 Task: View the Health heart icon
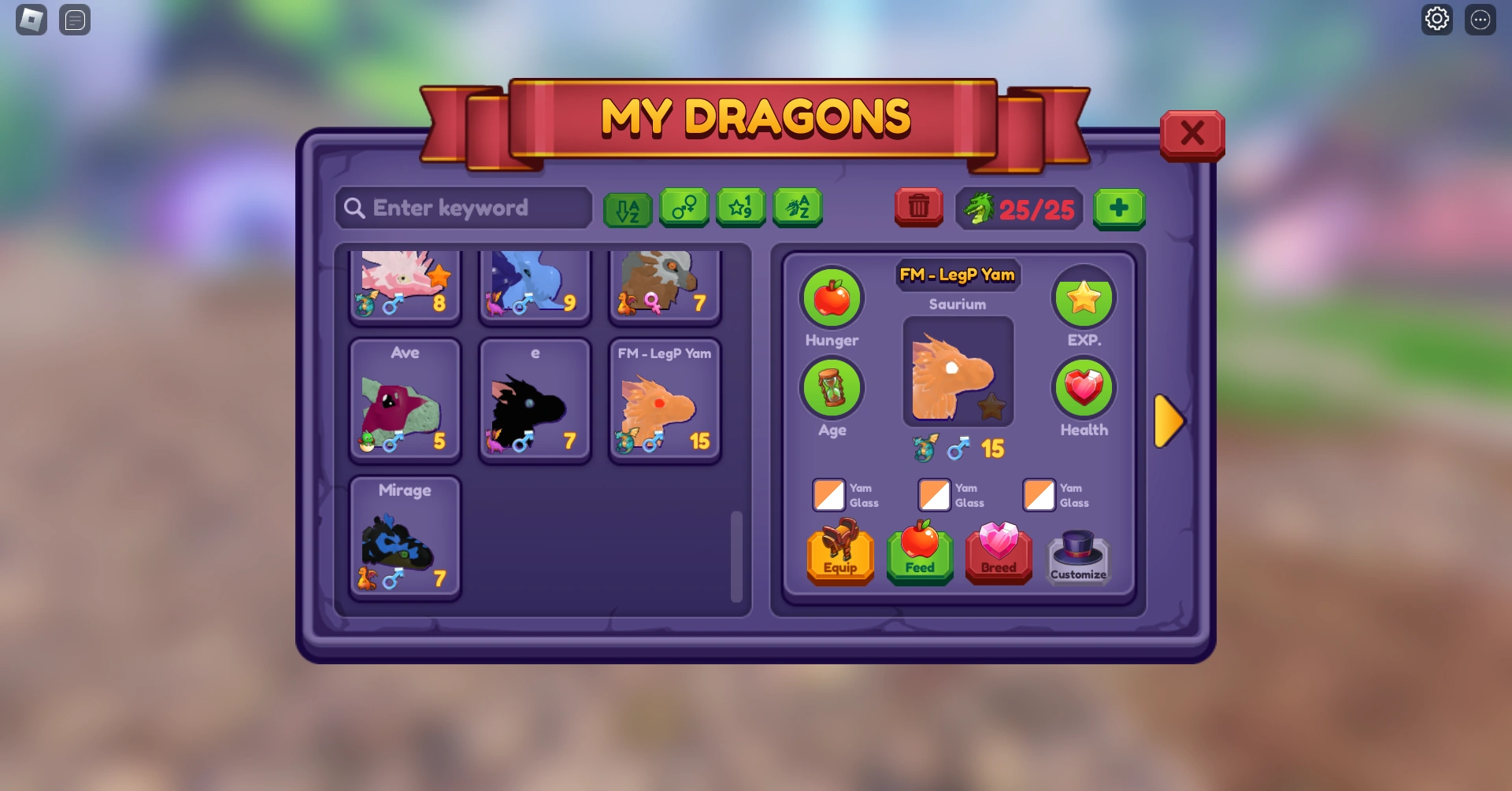click(x=1084, y=388)
